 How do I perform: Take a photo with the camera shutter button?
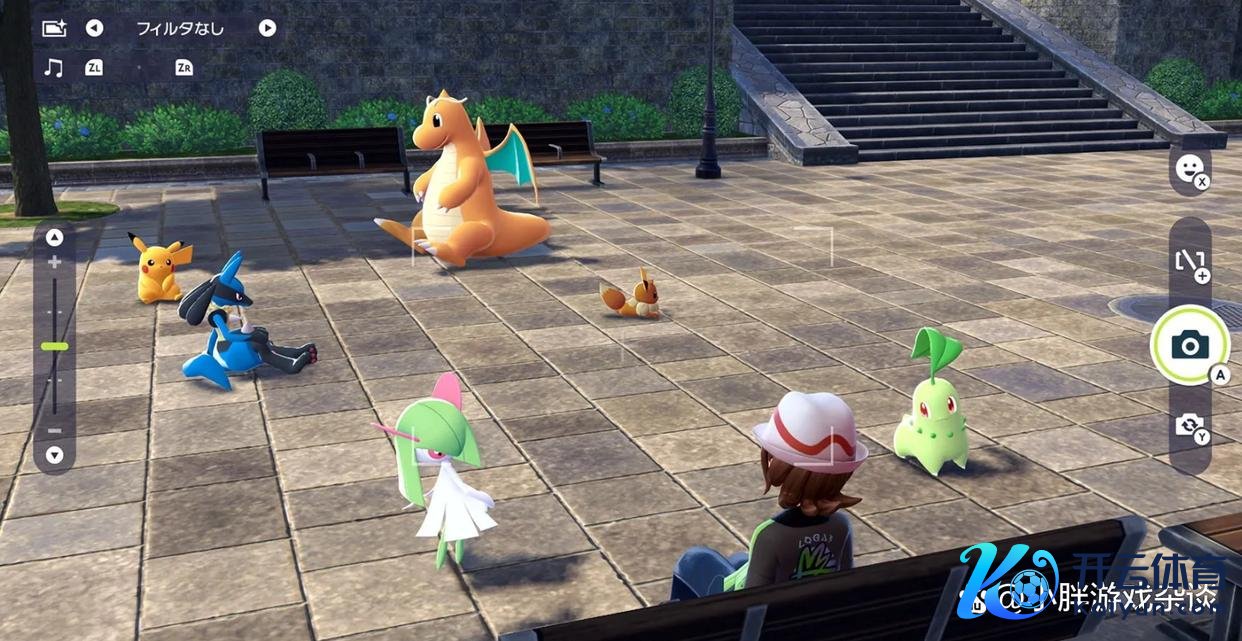tap(1189, 346)
